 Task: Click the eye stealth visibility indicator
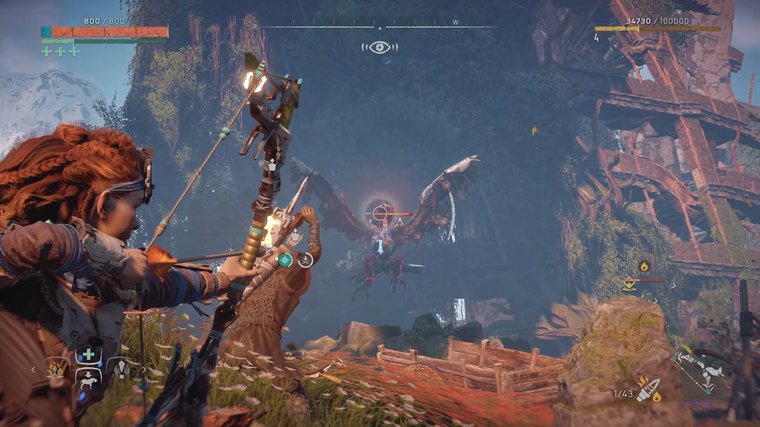(380, 47)
